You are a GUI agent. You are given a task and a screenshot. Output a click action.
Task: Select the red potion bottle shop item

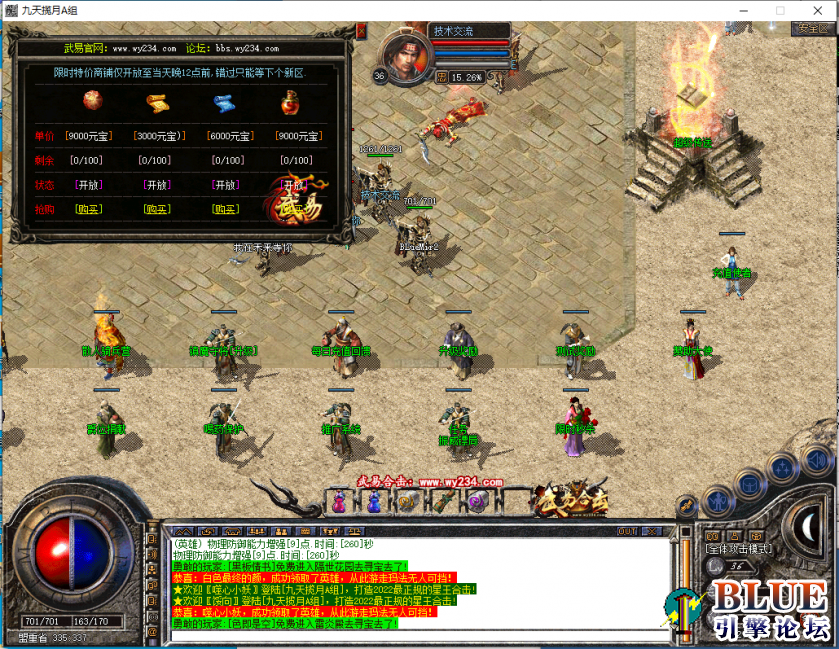point(291,102)
